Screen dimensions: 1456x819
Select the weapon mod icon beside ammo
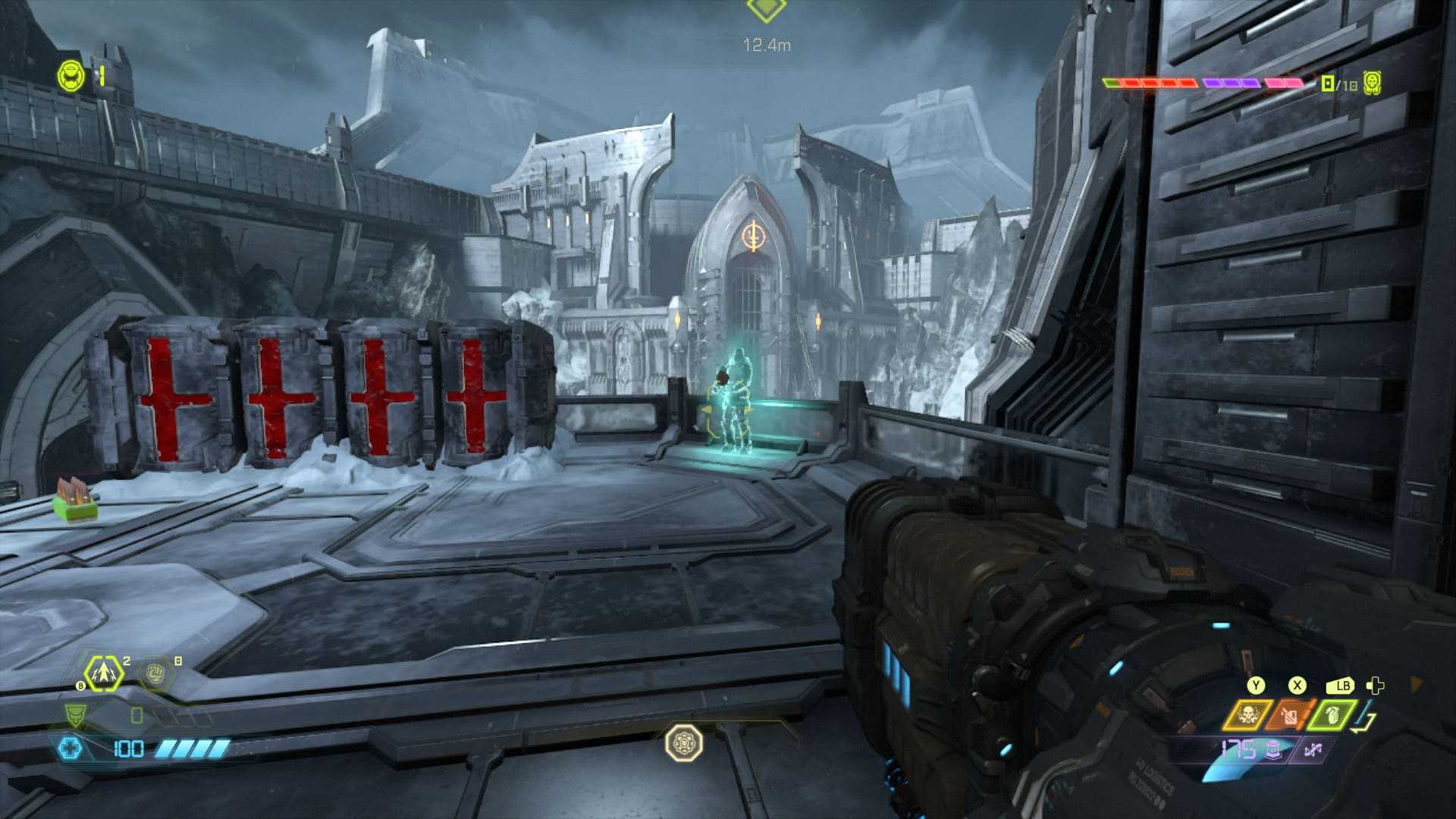[x=1313, y=750]
